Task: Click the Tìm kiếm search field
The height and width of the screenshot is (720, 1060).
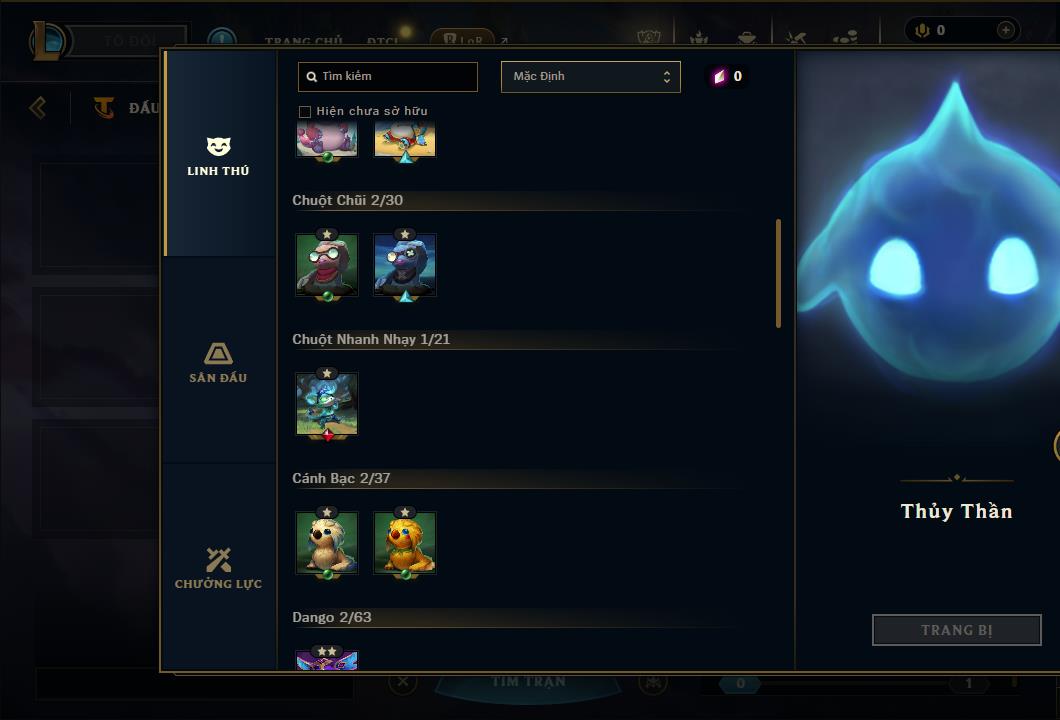Action: point(388,77)
